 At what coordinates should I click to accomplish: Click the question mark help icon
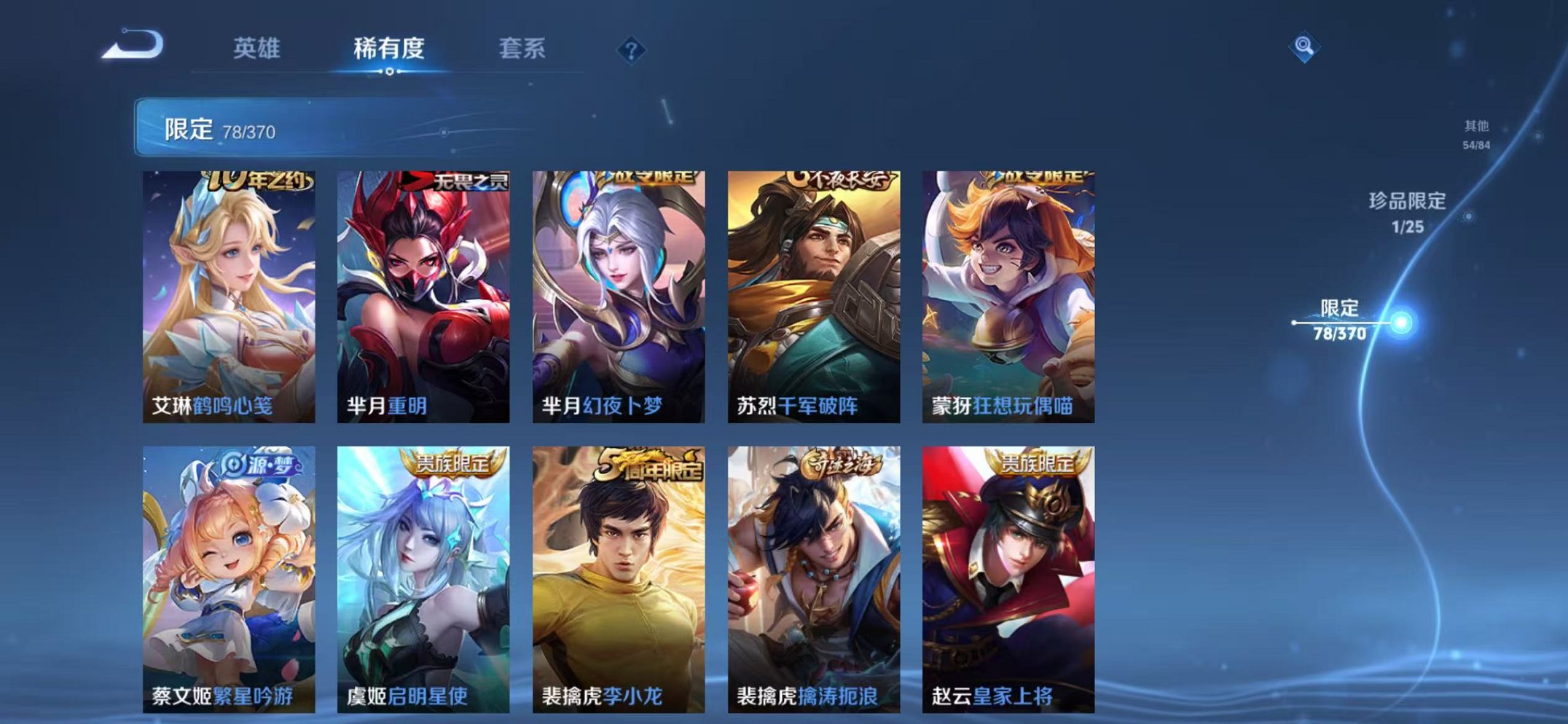click(632, 50)
